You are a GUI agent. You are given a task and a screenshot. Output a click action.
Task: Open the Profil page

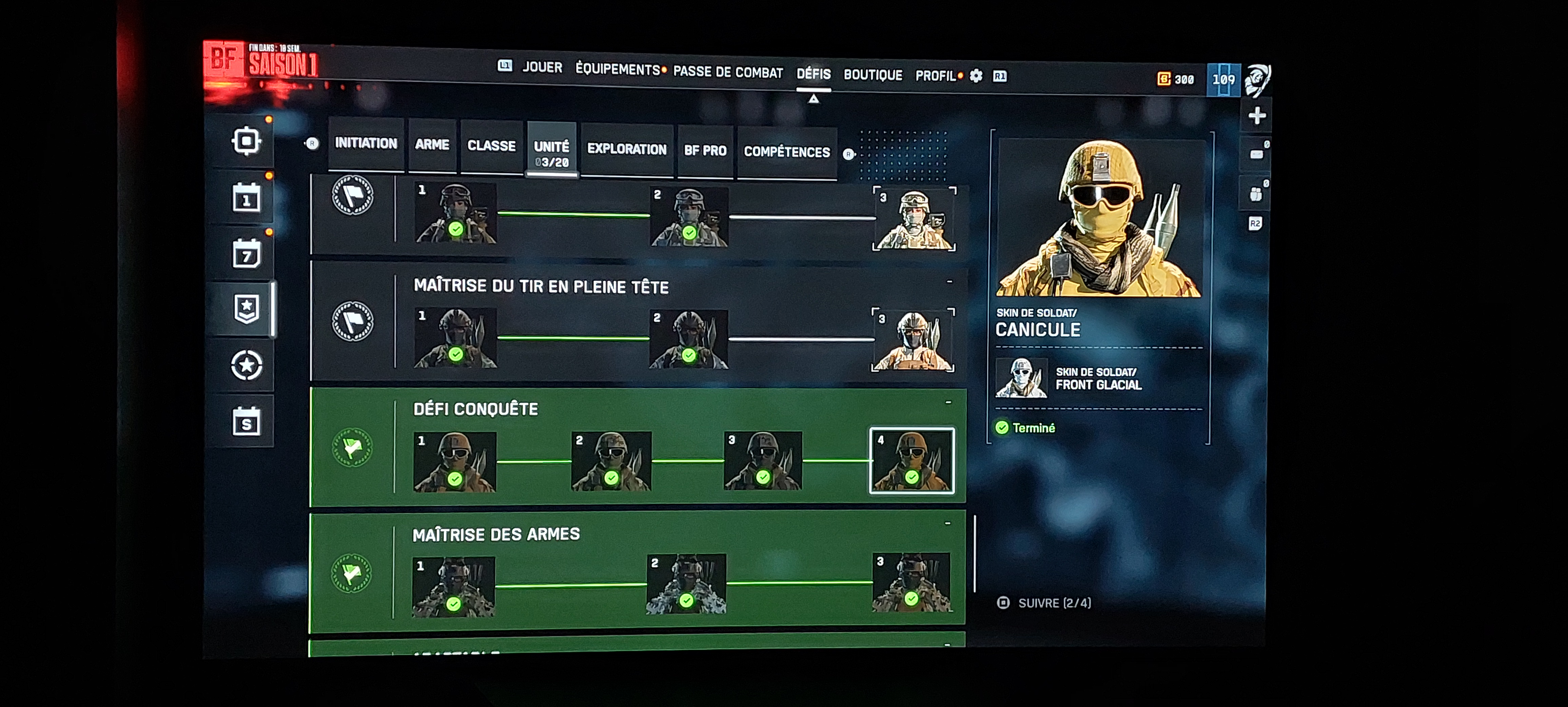tap(936, 76)
